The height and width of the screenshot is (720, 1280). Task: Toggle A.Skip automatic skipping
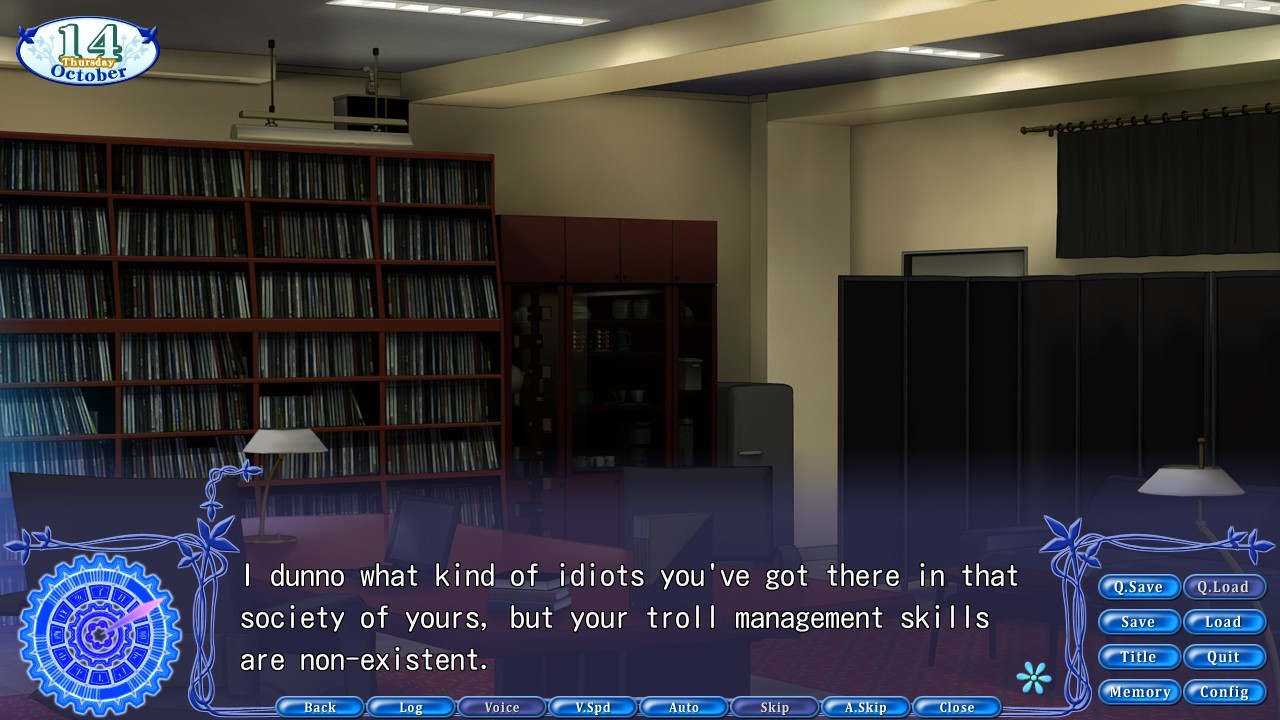pos(865,707)
